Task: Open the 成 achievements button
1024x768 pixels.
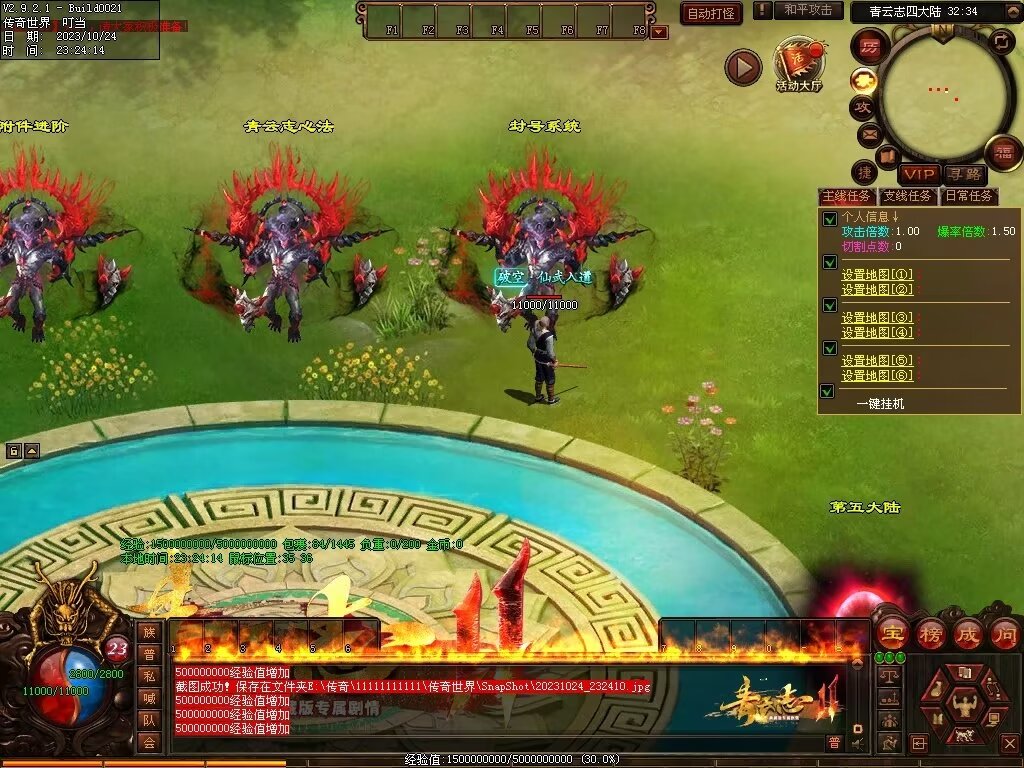Action: coord(967,633)
